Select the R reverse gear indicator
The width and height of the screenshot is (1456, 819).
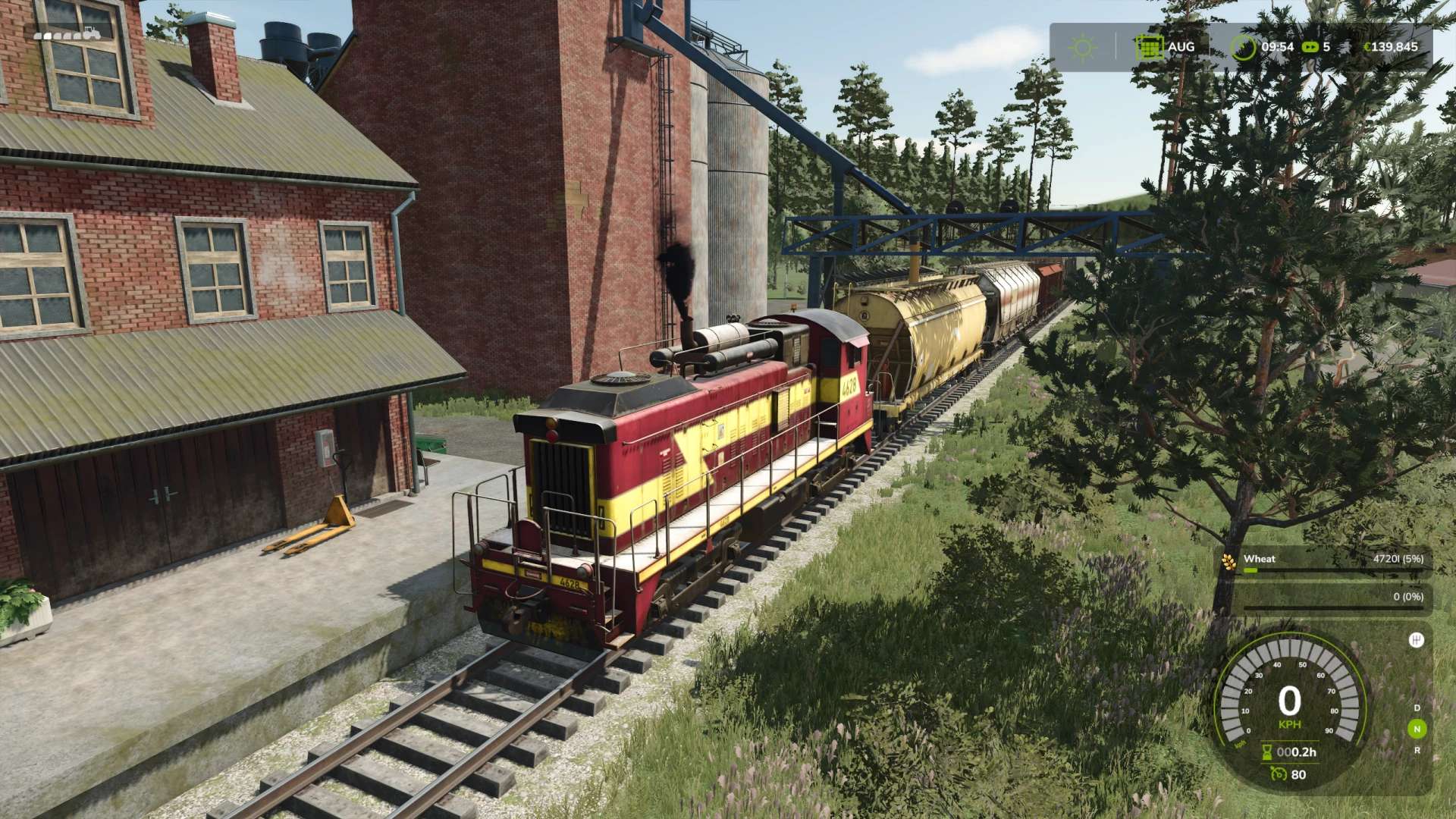[x=1417, y=751]
